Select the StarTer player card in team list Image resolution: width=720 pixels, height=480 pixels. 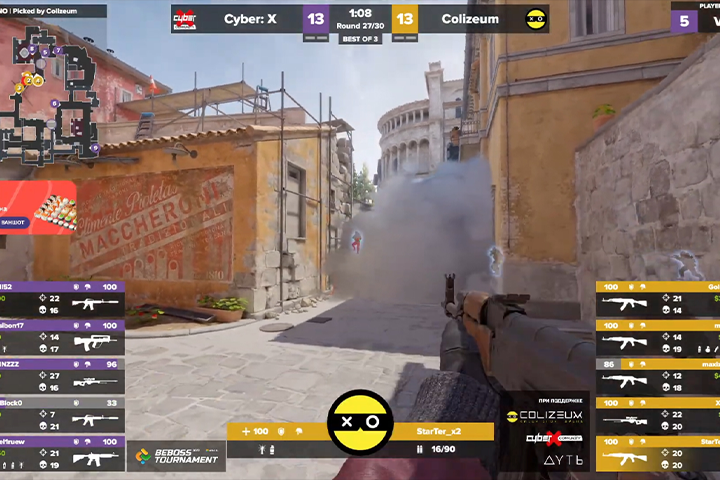[x=658, y=452]
